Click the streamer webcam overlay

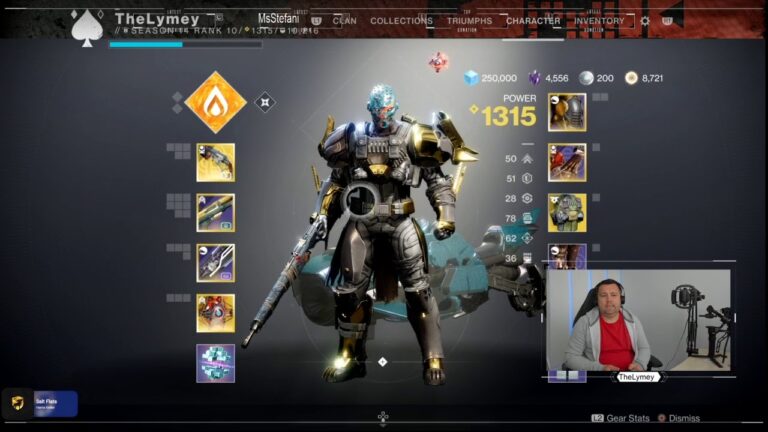click(x=639, y=320)
